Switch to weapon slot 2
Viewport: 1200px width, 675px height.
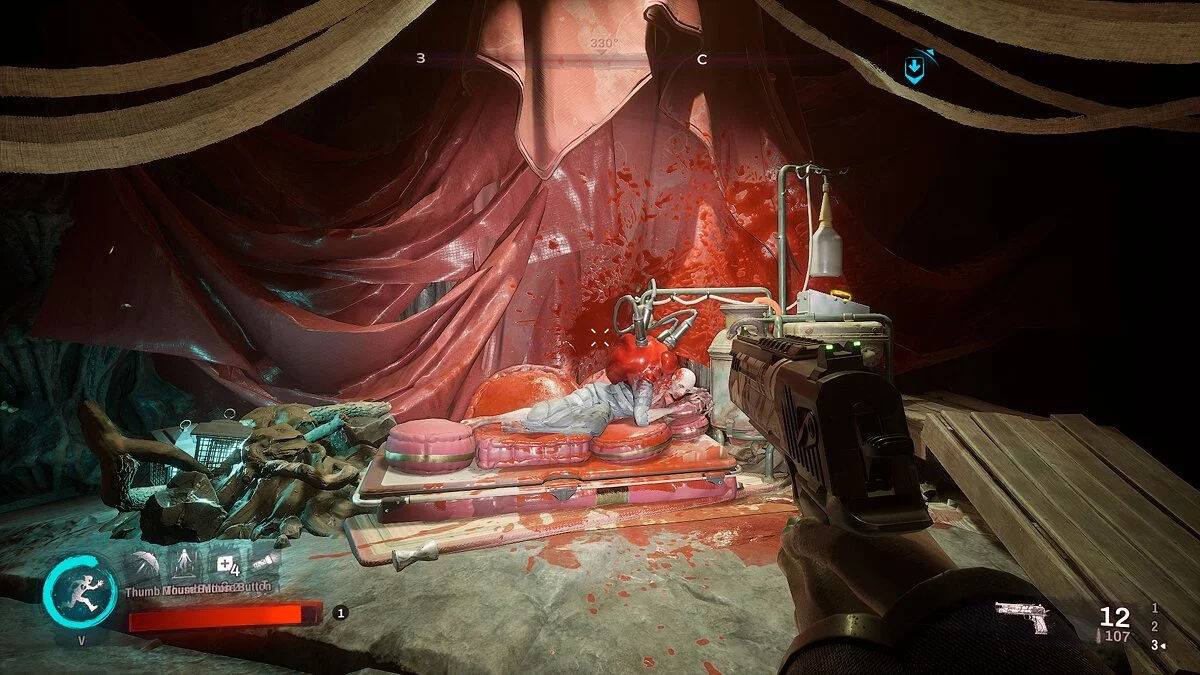(x=1155, y=626)
